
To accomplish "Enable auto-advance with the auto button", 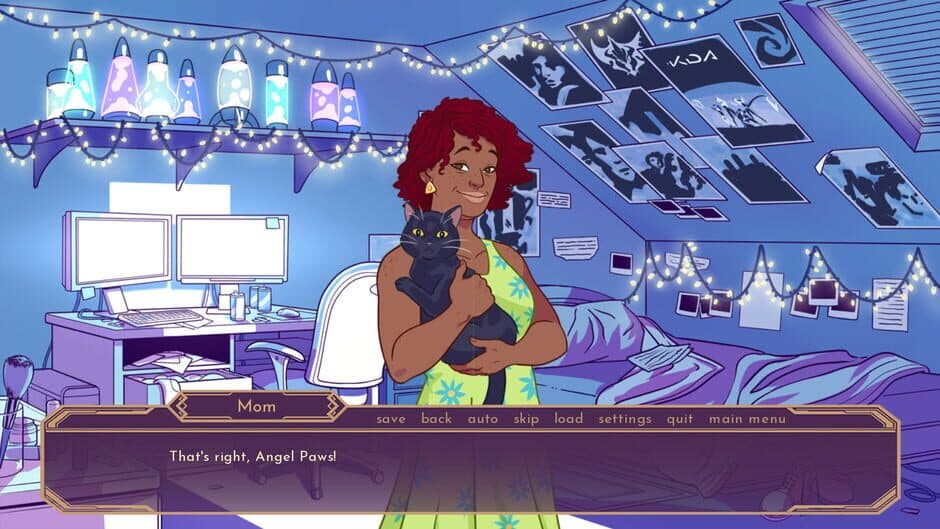I will tap(483, 419).
